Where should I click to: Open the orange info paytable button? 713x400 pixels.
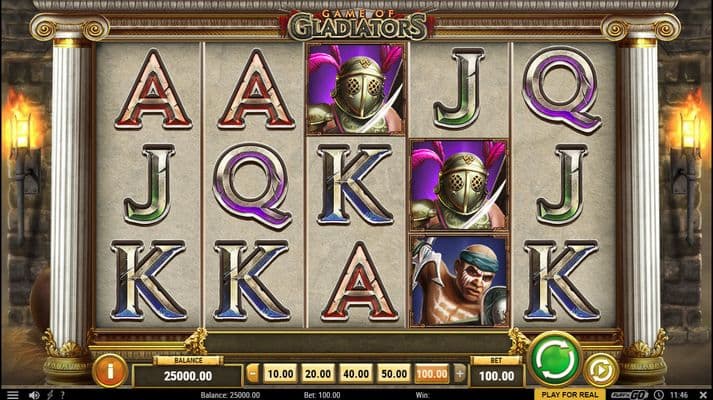point(109,370)
